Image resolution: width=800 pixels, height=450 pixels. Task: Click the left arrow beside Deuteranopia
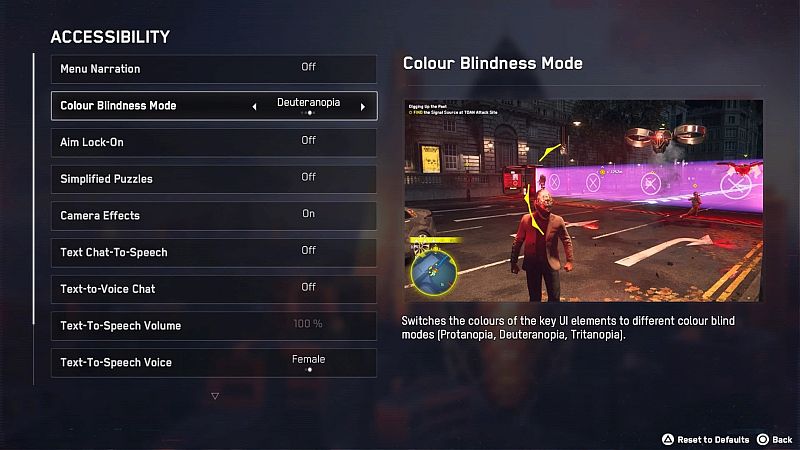(254, 106)
